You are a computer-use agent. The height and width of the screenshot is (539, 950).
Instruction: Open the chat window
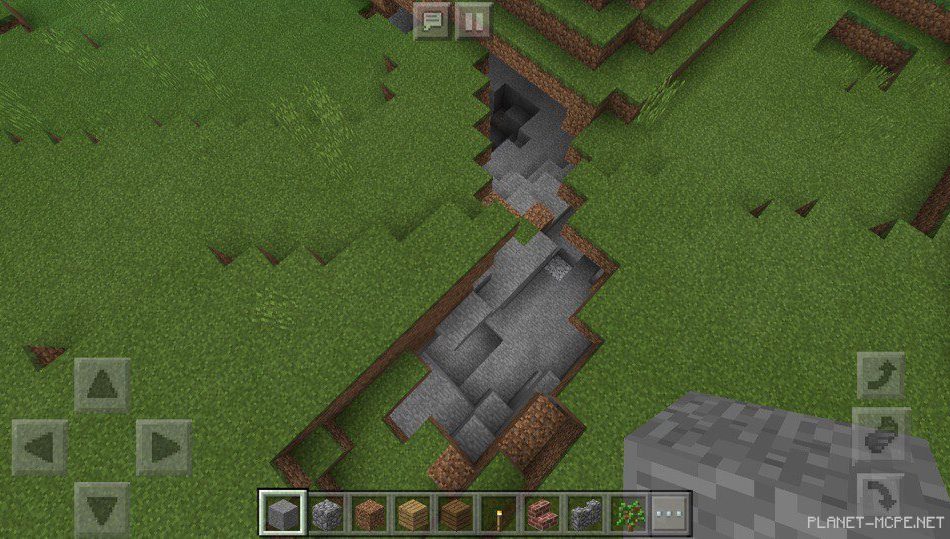(x=433, y=20)
